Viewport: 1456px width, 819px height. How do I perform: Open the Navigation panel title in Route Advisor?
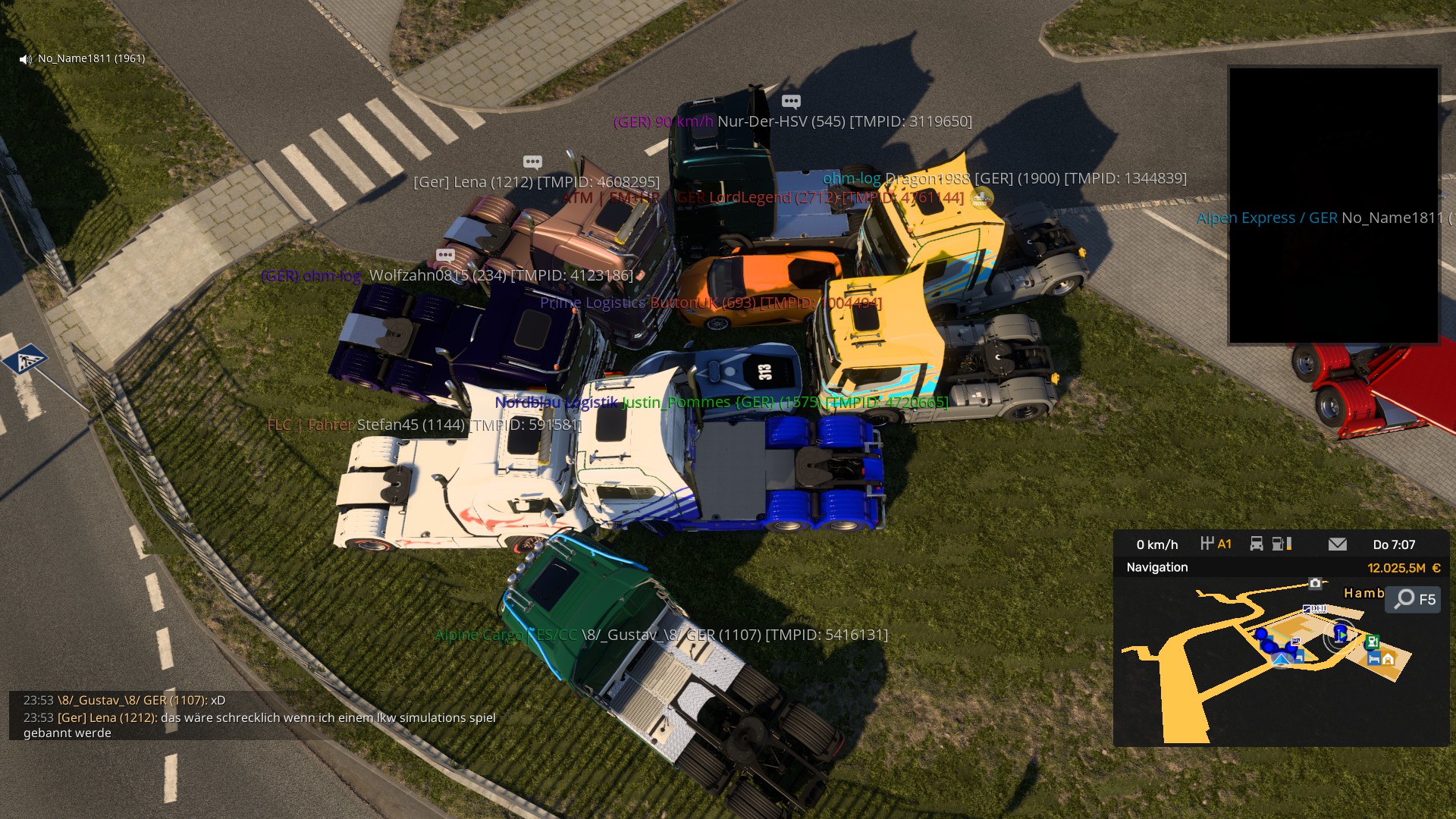[1156, 567]
